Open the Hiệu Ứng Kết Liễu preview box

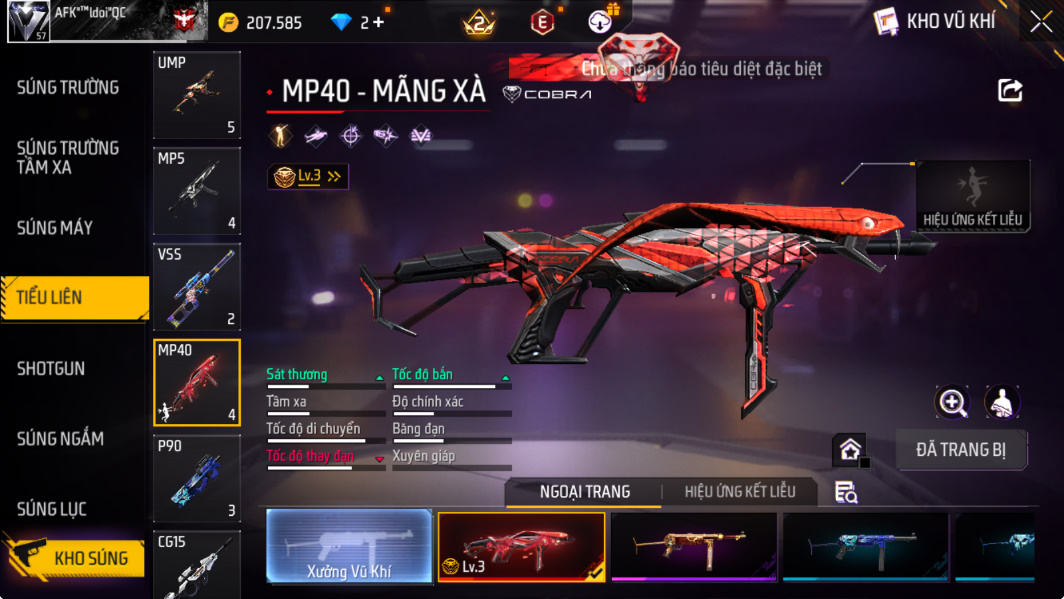[973, 195]
